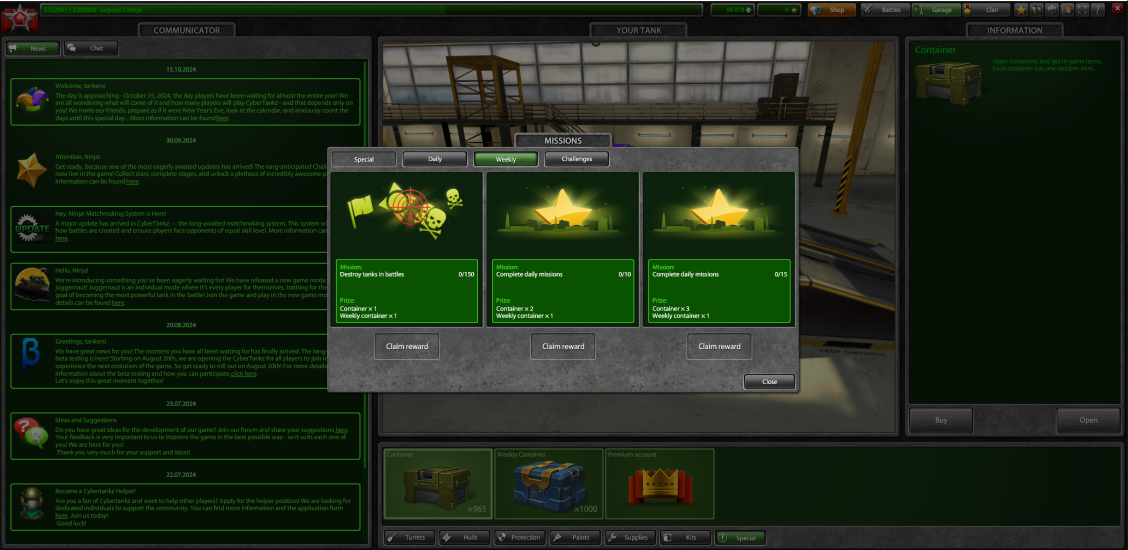
Task: Go to the Battles screen
Action: click(884, 10)
